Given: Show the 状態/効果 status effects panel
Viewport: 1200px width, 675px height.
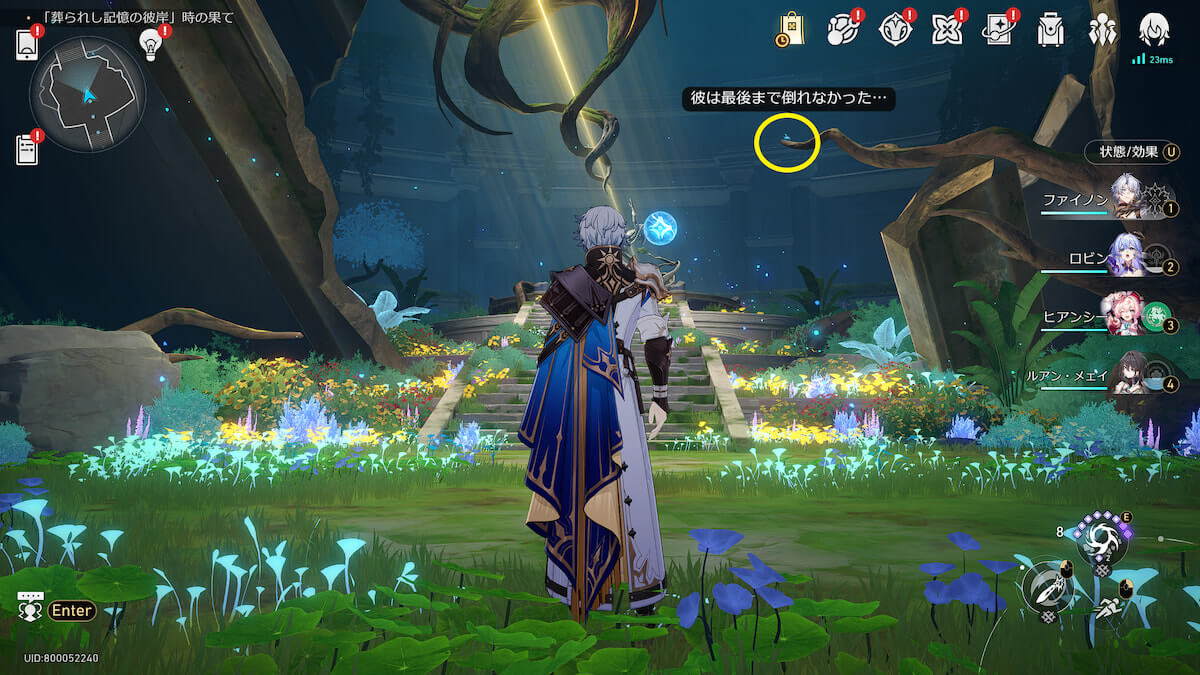Looking at the screenshot, I should coord(1131,152).
